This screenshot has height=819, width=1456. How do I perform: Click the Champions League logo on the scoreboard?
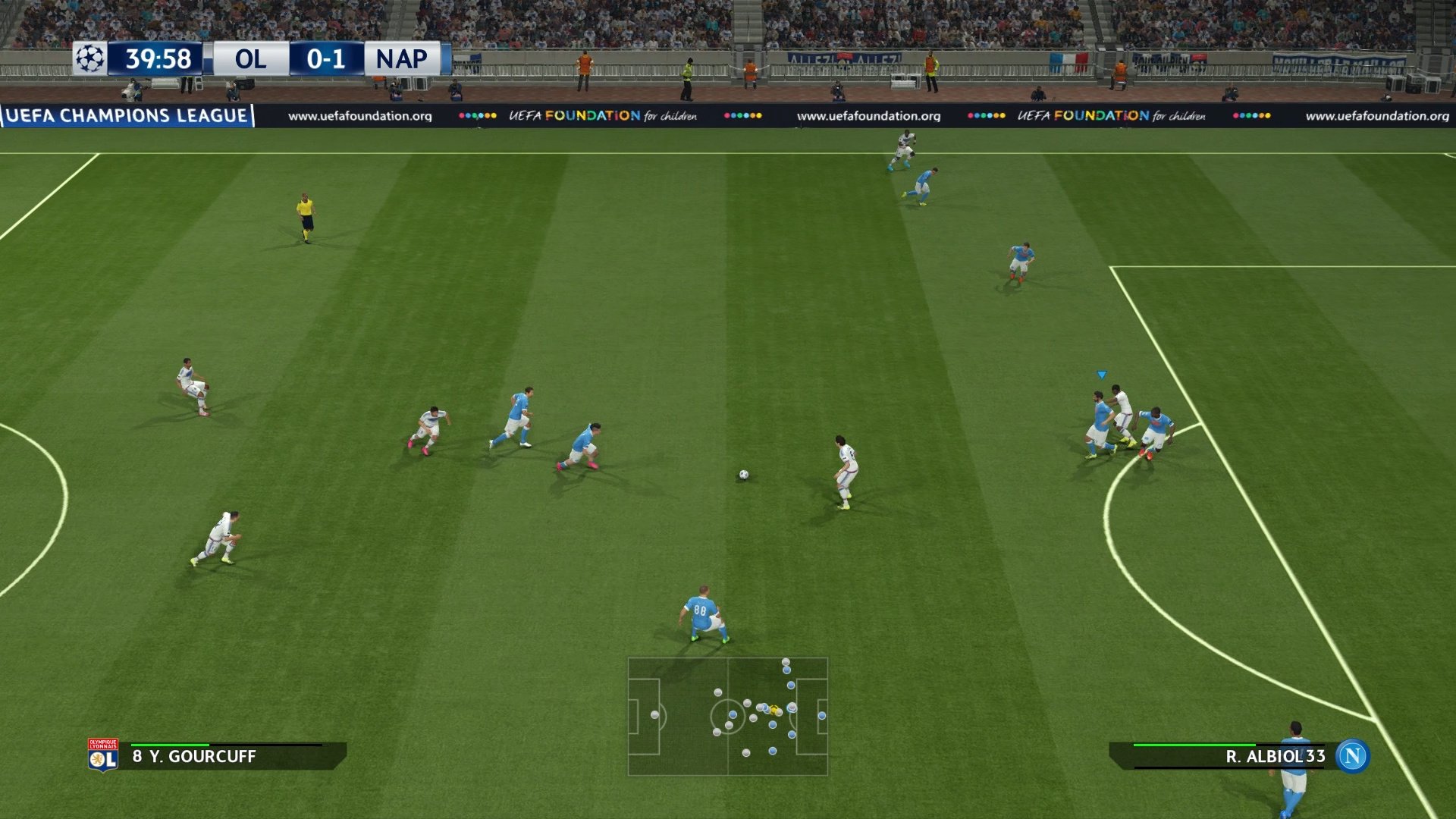[x=89, y=56]
